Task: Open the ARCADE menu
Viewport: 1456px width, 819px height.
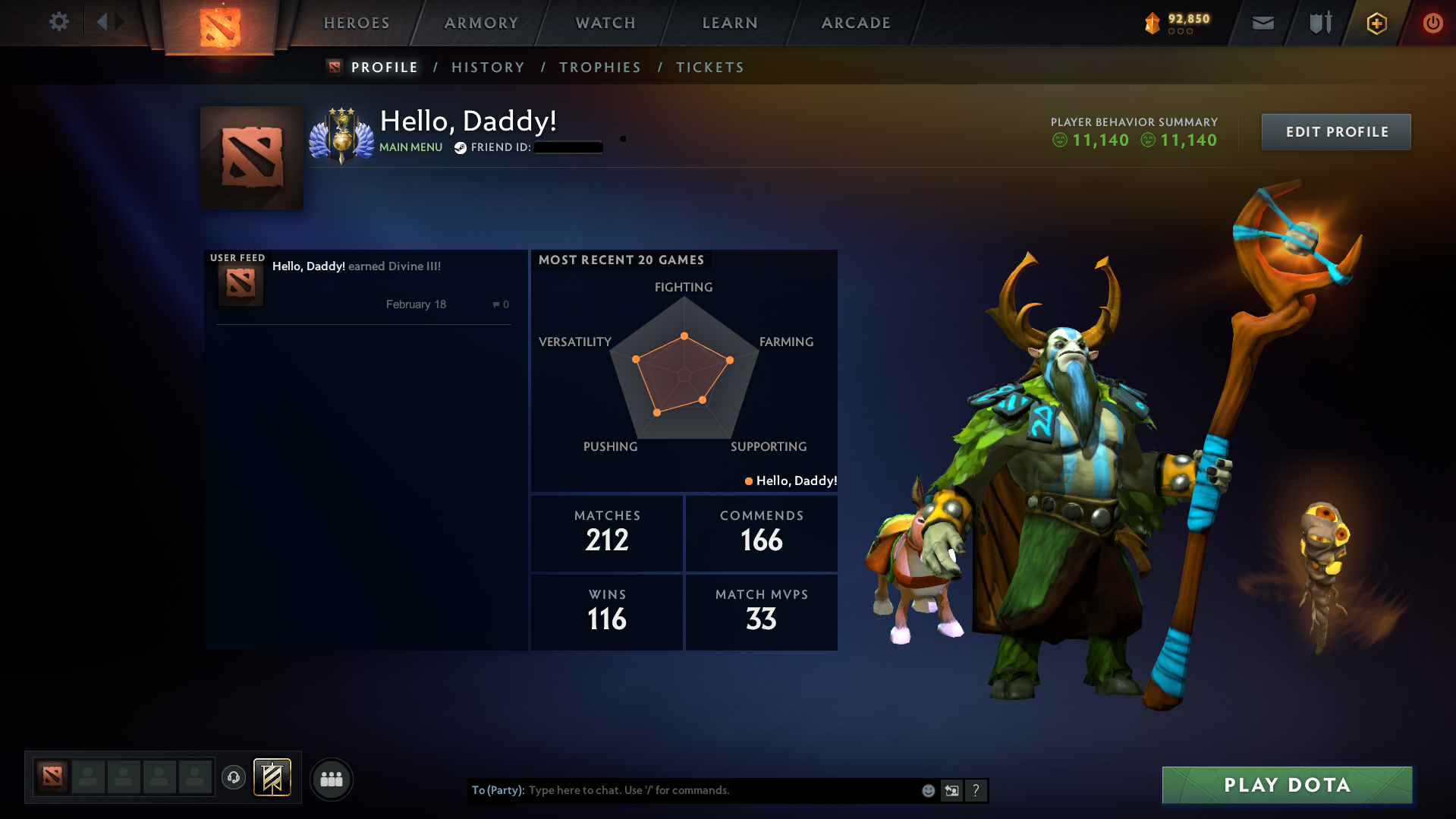Action: (855, 23)
